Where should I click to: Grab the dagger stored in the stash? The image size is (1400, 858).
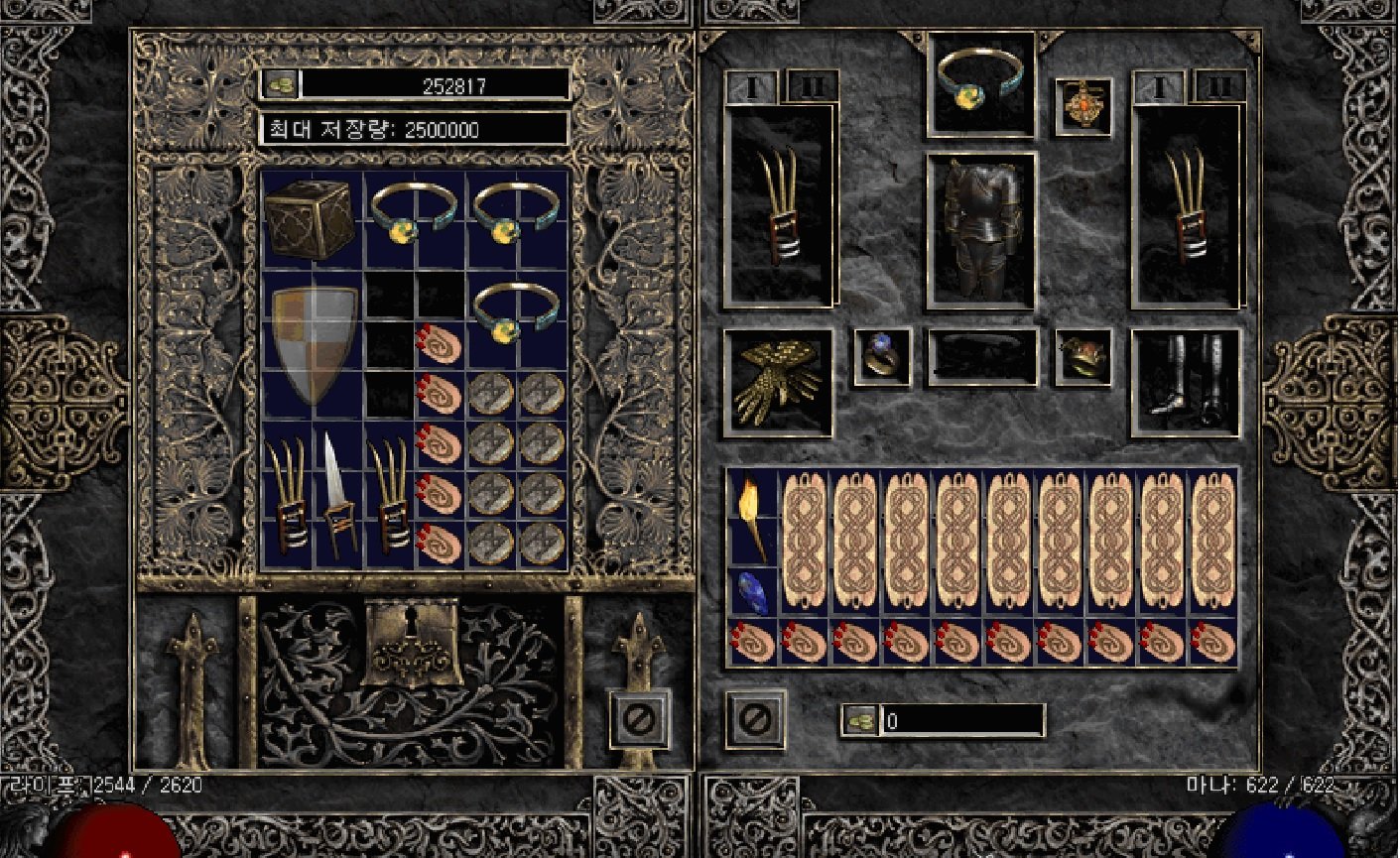[338, 492]
